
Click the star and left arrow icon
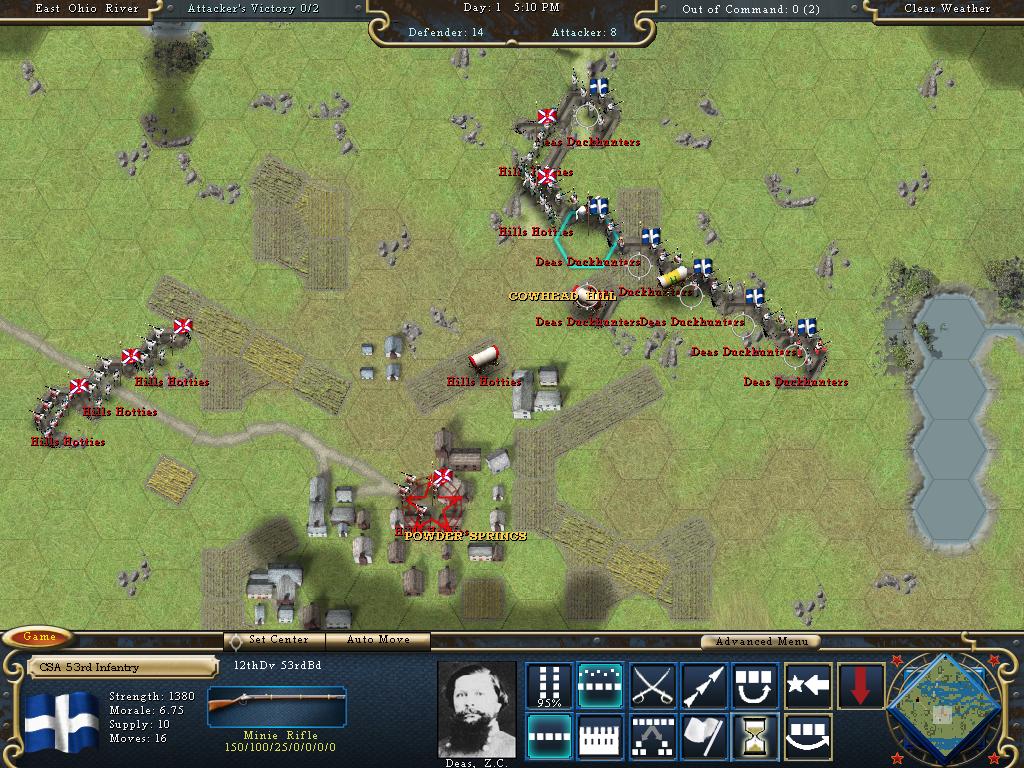coord(809,686)
